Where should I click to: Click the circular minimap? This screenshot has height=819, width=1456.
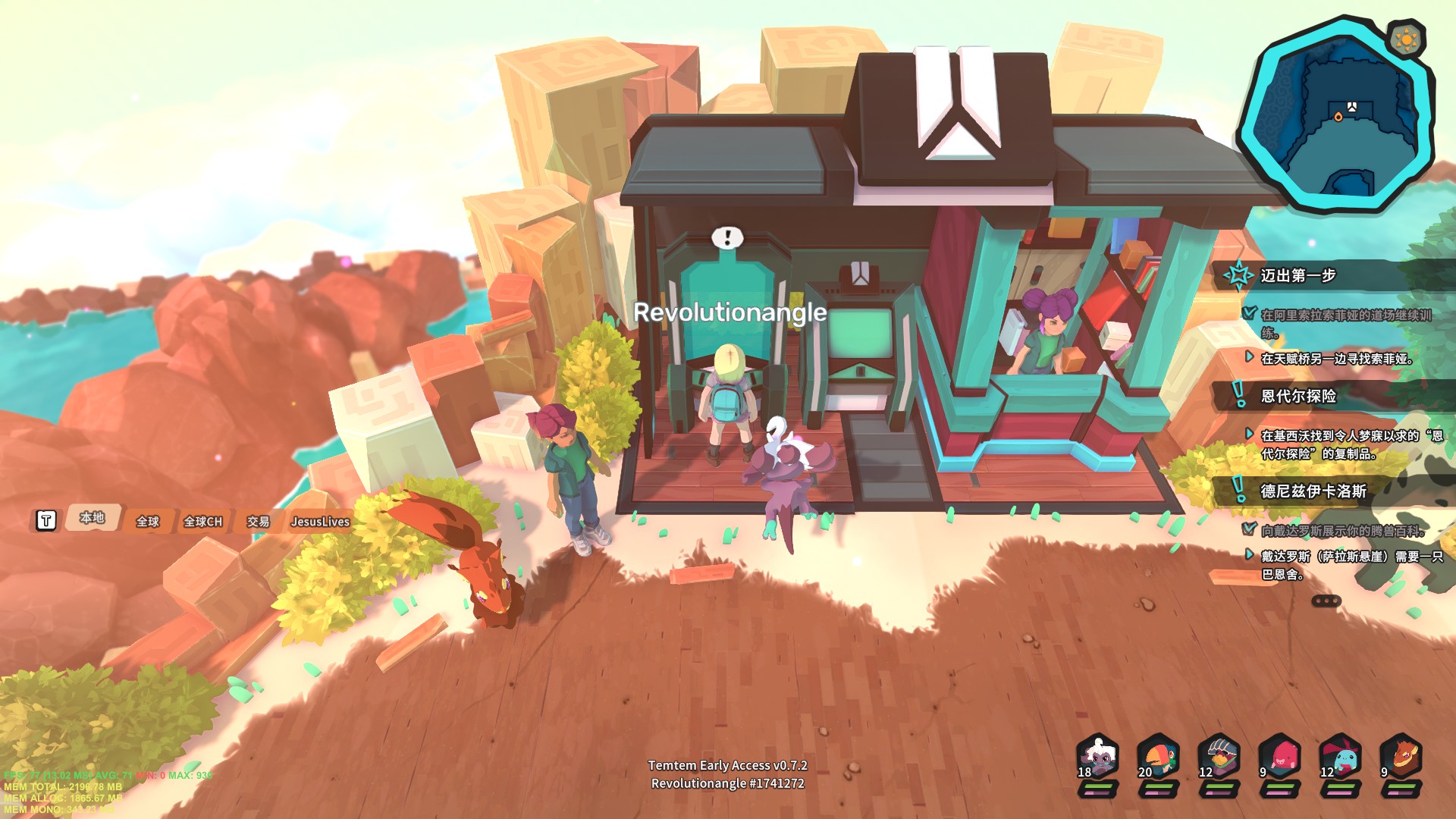pos(1336,114)
